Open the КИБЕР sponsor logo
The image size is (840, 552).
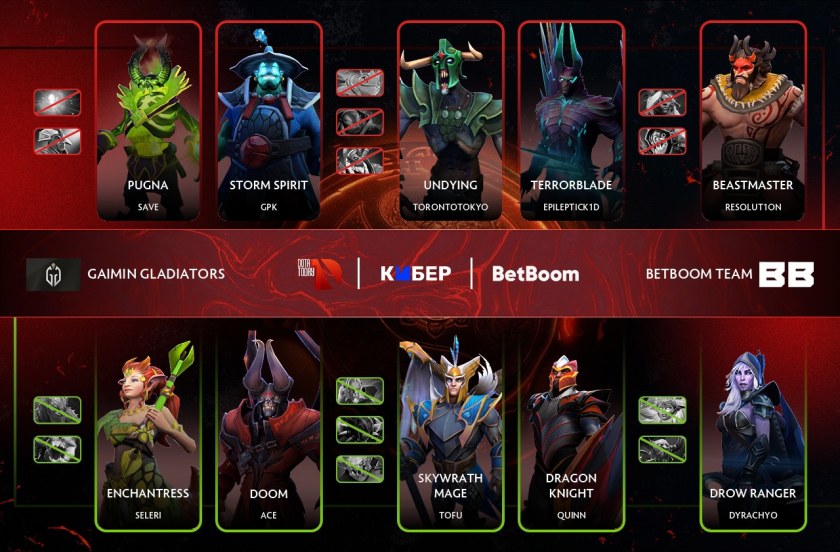415,274
